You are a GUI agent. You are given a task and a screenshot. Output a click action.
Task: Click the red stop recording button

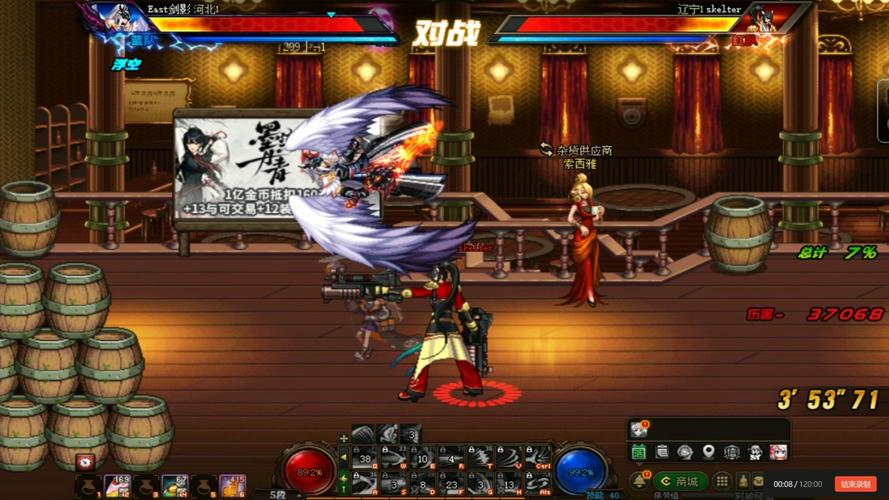point(856,484)
